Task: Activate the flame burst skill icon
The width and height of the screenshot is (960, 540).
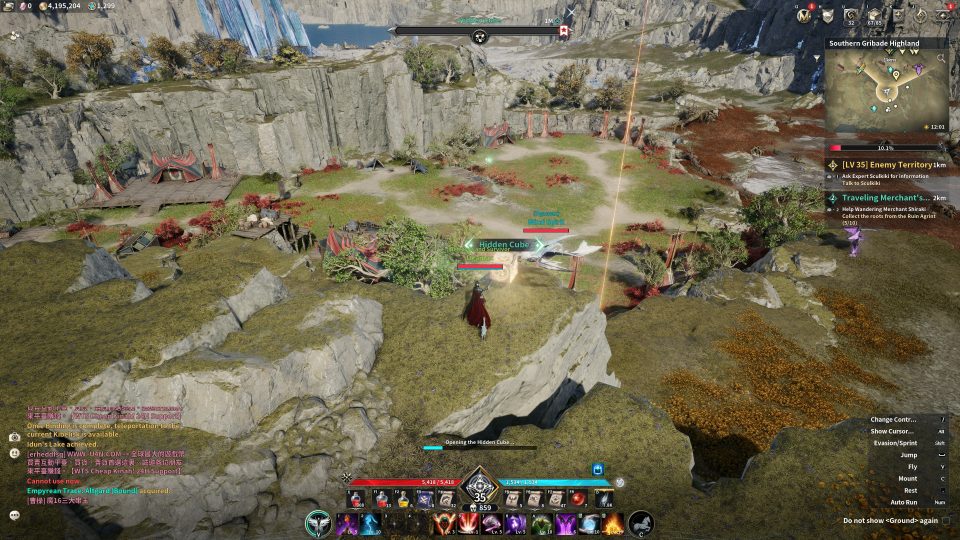Action: click(613, 523)
